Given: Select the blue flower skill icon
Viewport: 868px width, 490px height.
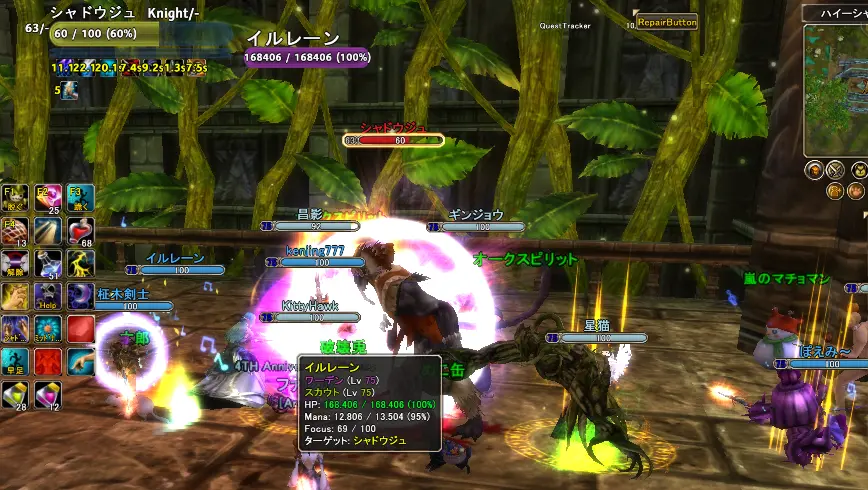Looking at the screenshot, I should (48, 329).
